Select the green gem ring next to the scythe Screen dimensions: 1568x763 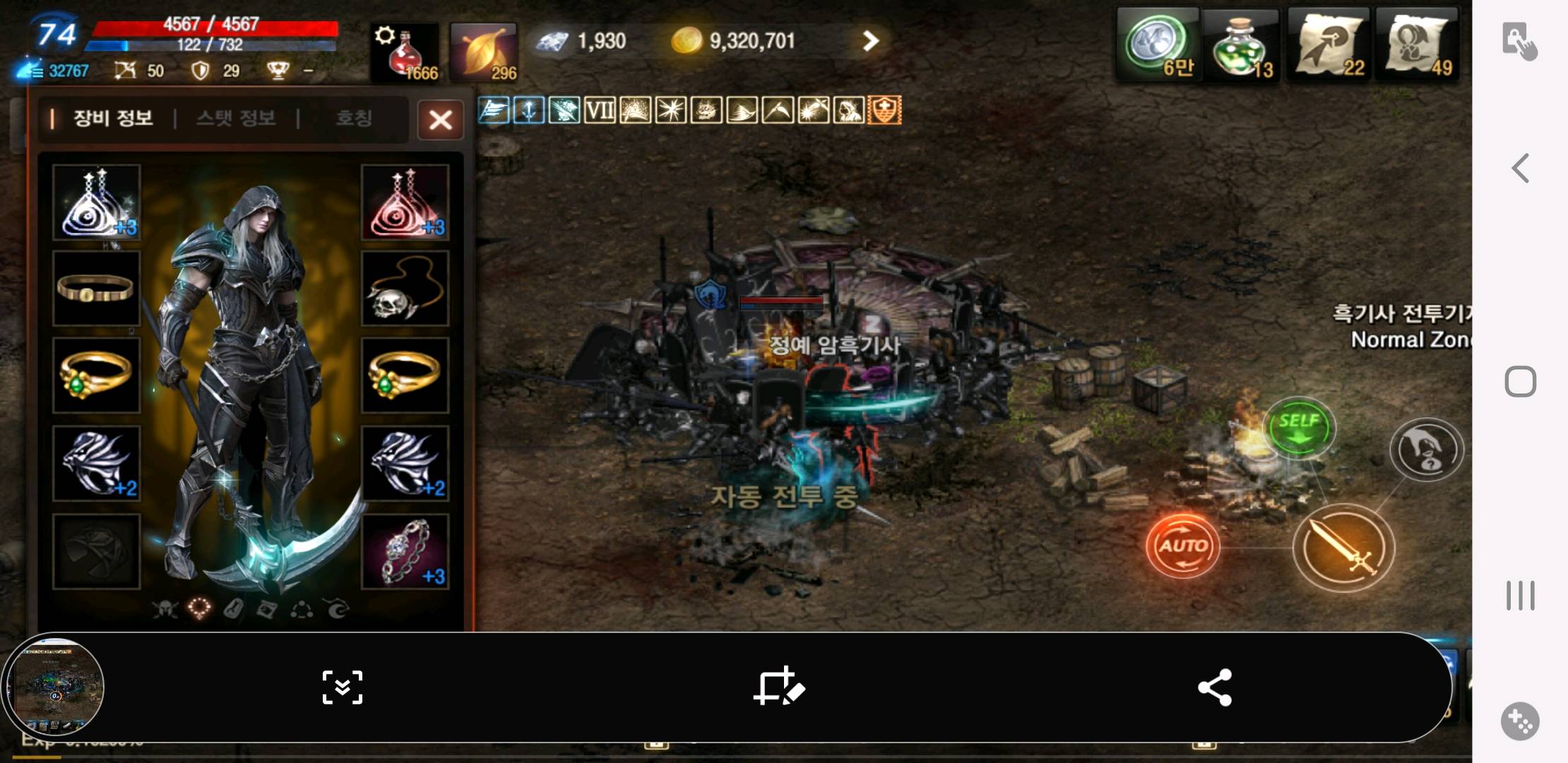click(x=405, y=375)
